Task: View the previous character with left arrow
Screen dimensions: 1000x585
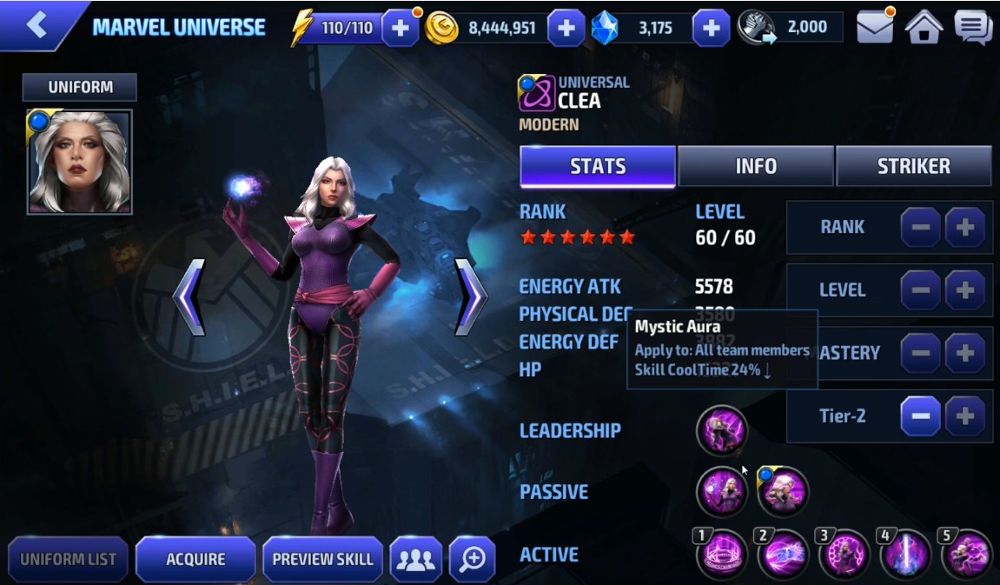Action: 189,297
